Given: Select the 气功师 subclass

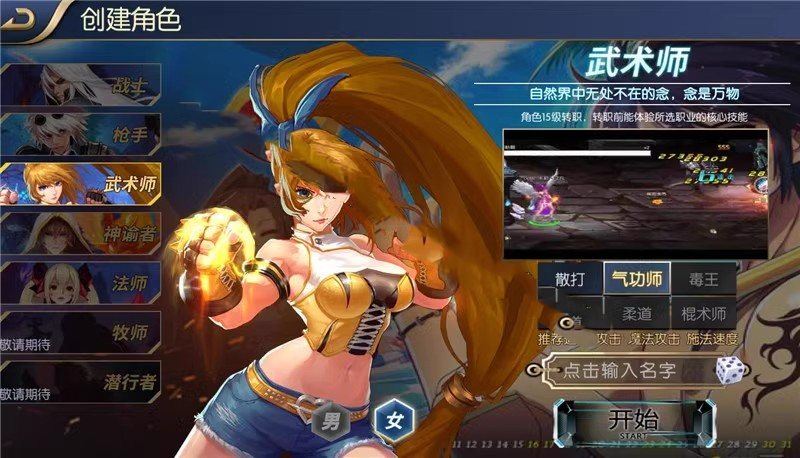Looking at the screenshot, I should pyautogui.click(x=636, y=278).
